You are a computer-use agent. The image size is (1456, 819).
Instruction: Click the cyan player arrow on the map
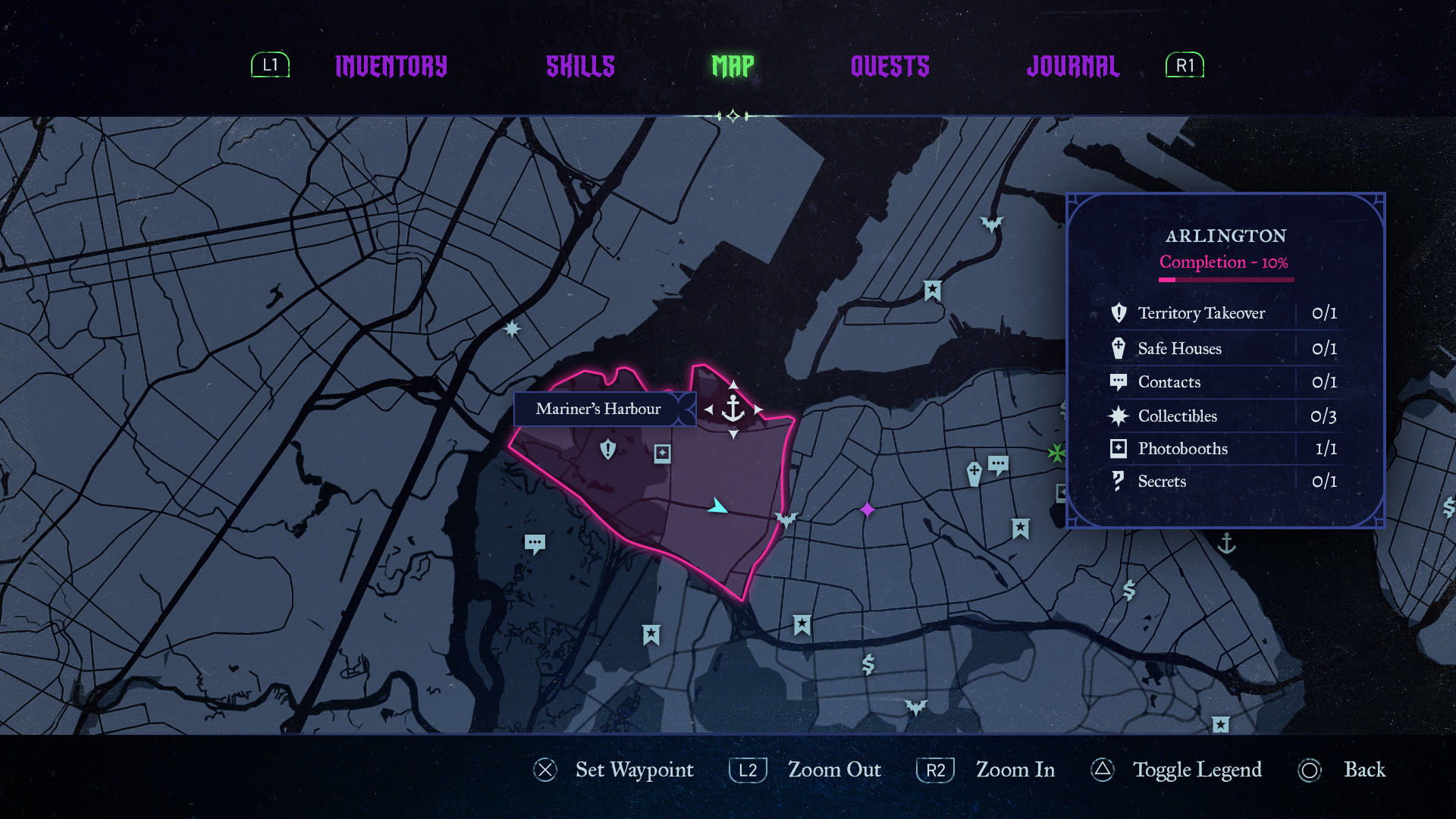[717, 506]
